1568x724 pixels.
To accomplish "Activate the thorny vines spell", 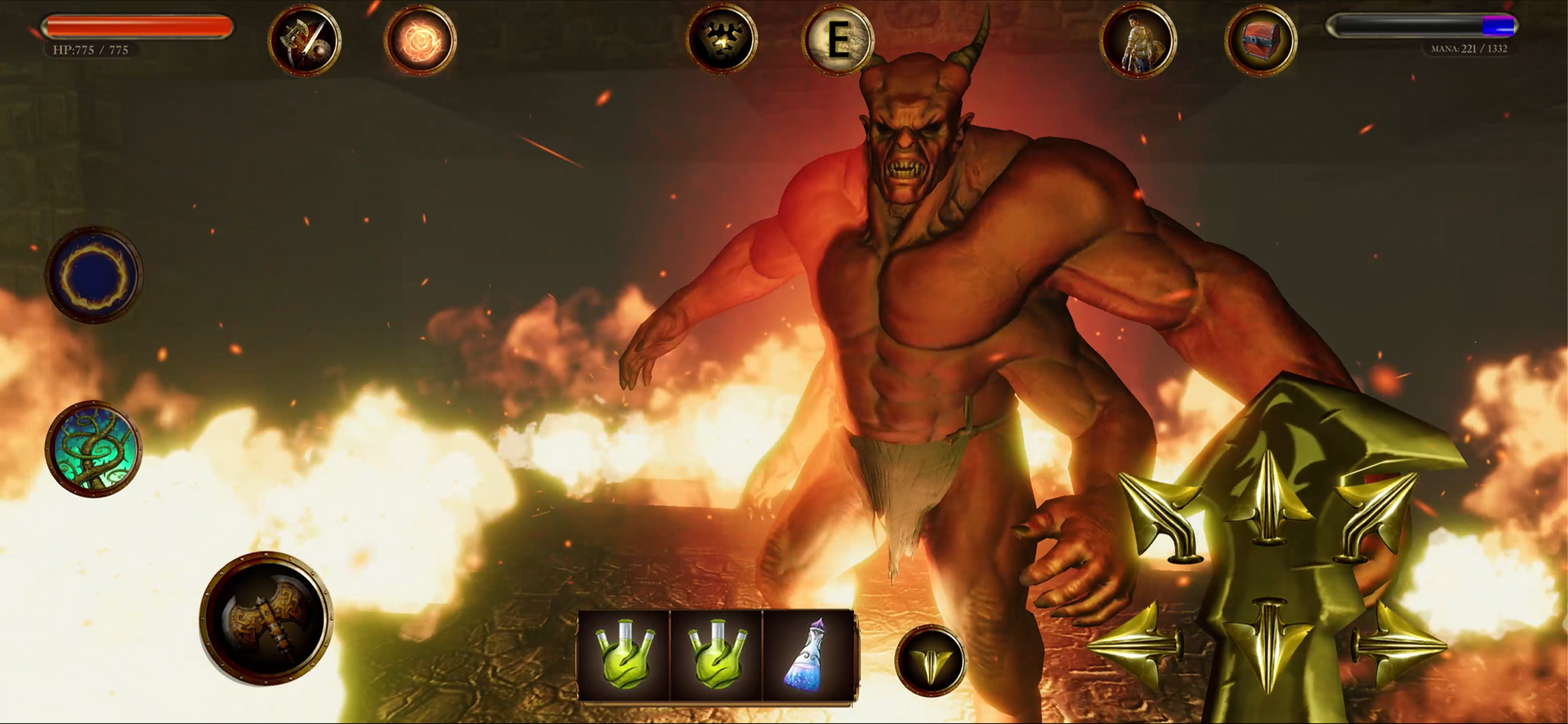I will click(x=94, y=449).
